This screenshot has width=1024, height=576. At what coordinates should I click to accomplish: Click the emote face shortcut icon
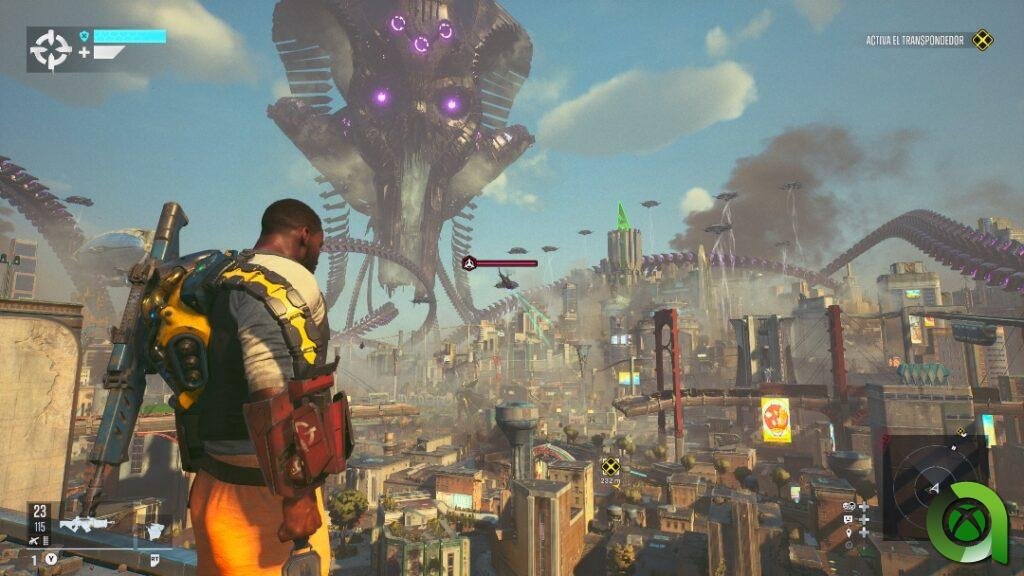point(849,519)
